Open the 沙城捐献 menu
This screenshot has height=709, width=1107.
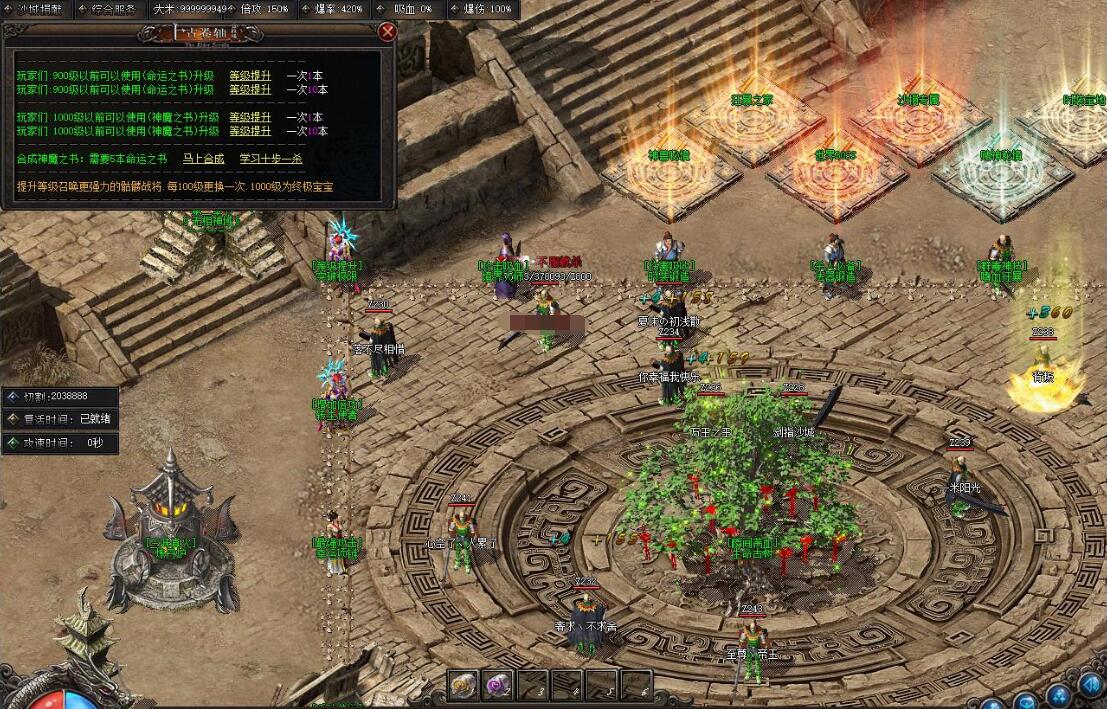tap(39, 9)
